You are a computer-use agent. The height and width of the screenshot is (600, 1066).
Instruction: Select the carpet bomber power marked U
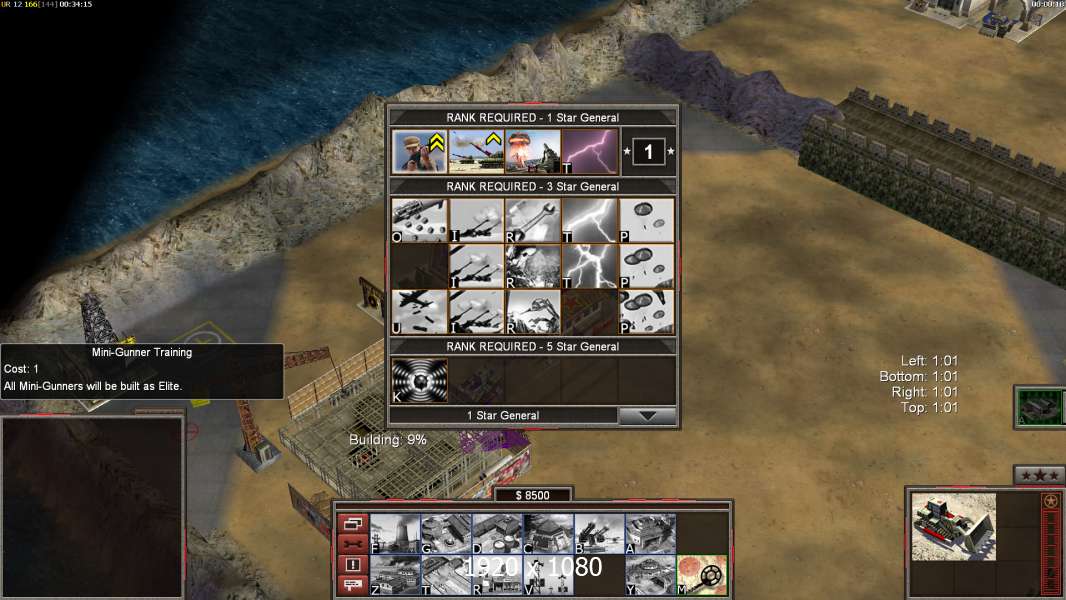tap(418, 312)
